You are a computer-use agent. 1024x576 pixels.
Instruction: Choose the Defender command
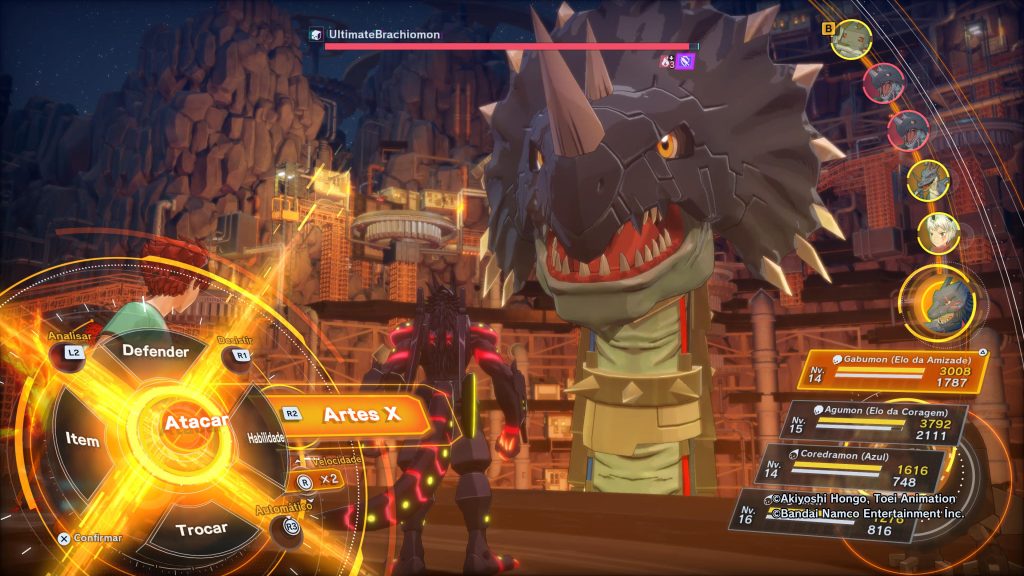tap(155, 352)
